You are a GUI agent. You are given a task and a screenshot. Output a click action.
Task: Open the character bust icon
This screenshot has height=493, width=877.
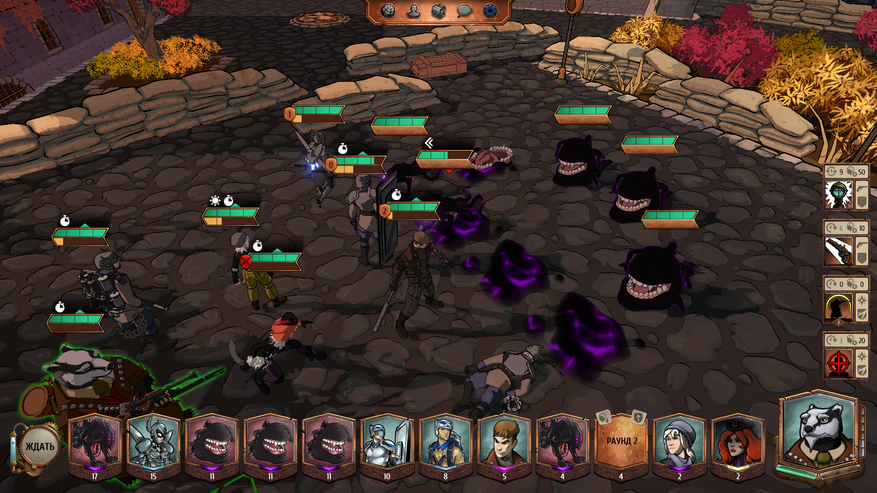click(412, 11)
